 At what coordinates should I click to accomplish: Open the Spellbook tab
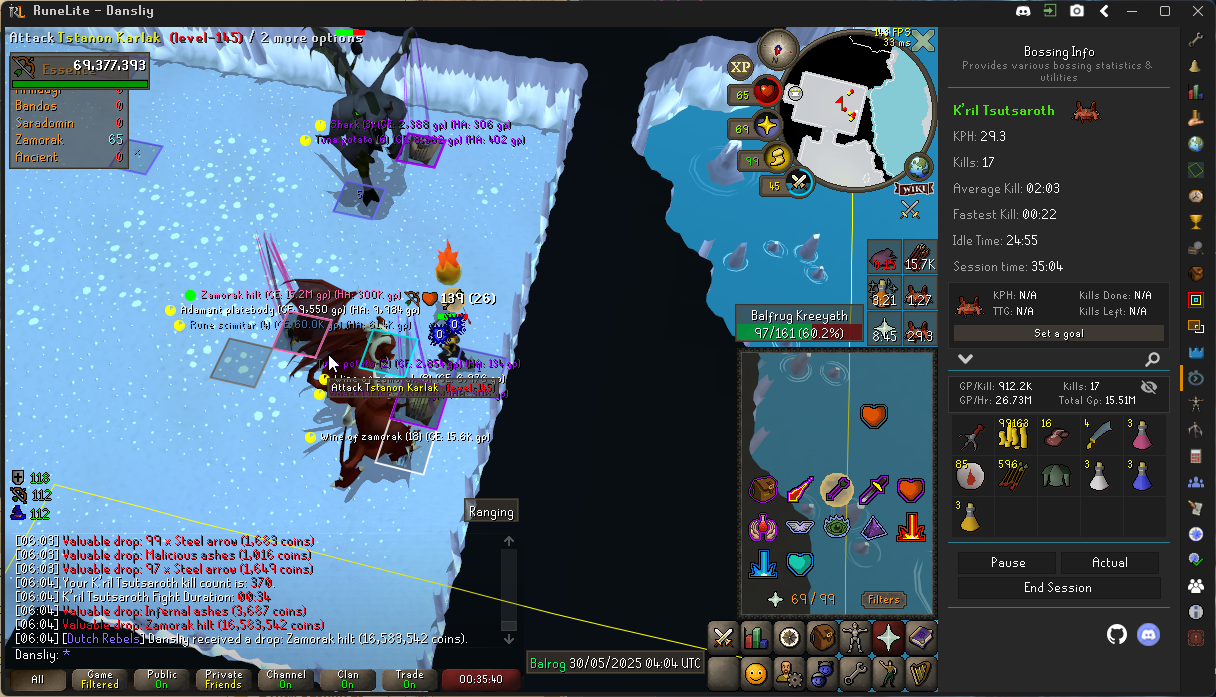coord(920,636)
